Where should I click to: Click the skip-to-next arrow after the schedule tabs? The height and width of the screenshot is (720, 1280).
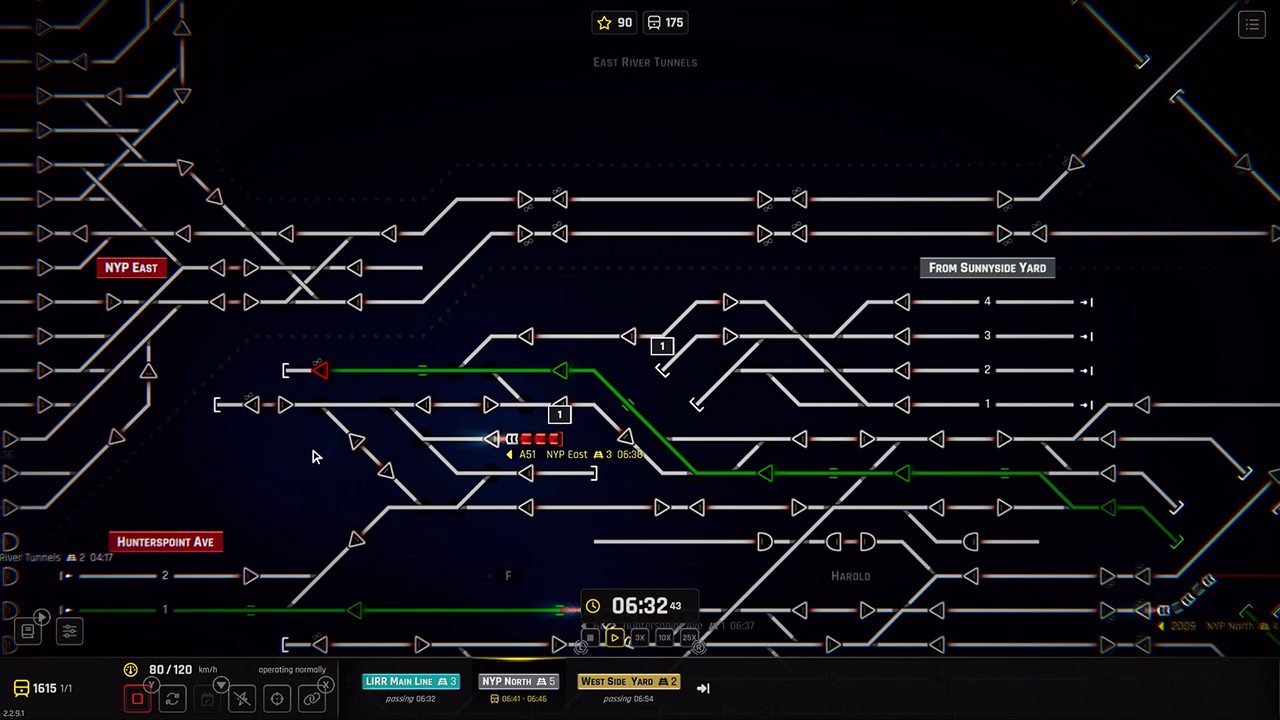click(703, 688)
